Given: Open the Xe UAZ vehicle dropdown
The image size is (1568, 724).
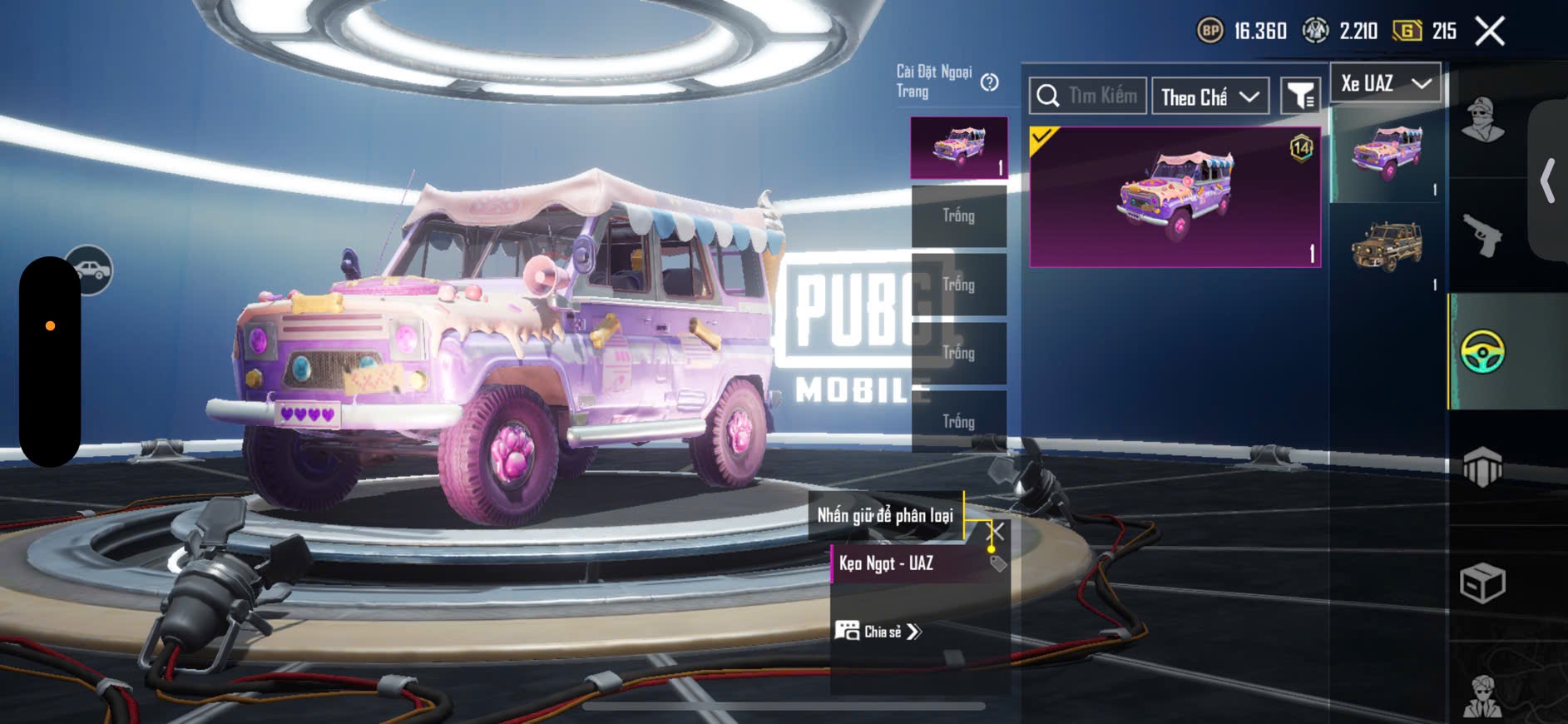Looking at the screenshot, I should (1386, 83).
